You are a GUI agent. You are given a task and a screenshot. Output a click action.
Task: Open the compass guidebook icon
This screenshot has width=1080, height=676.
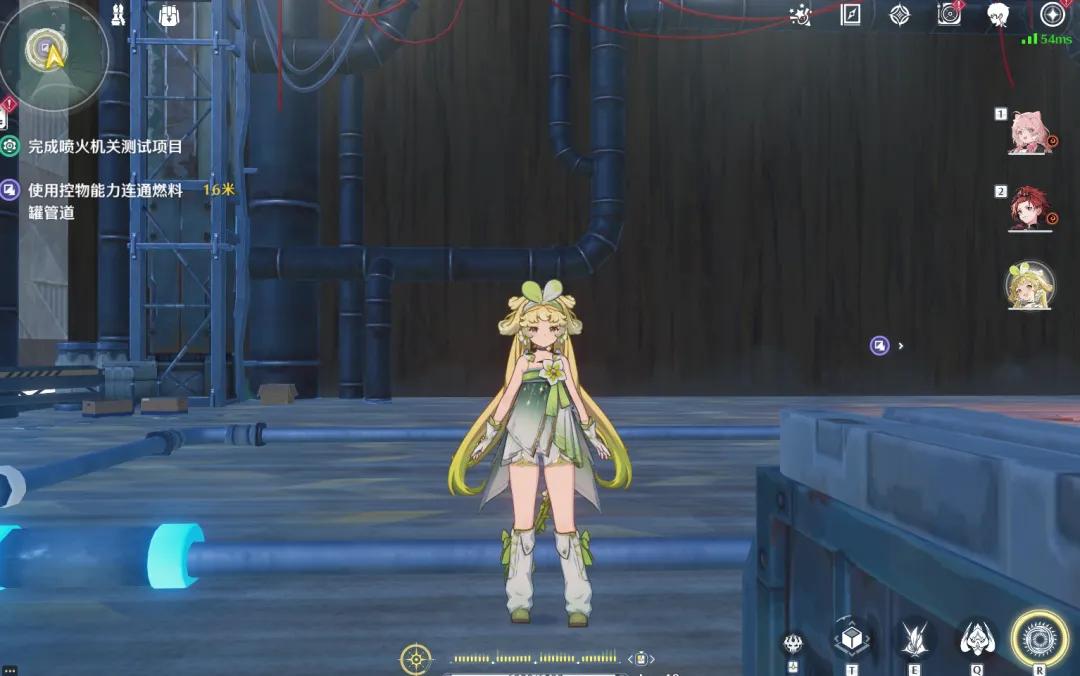[850, 15]
